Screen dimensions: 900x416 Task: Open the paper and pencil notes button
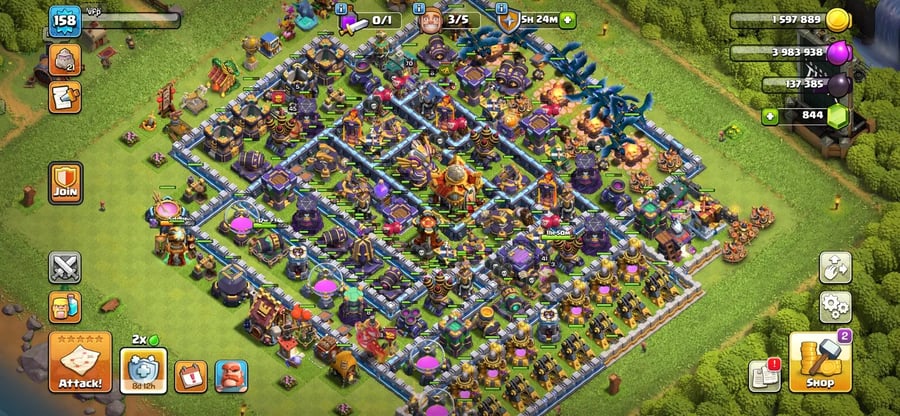click(x=65, y=96)
